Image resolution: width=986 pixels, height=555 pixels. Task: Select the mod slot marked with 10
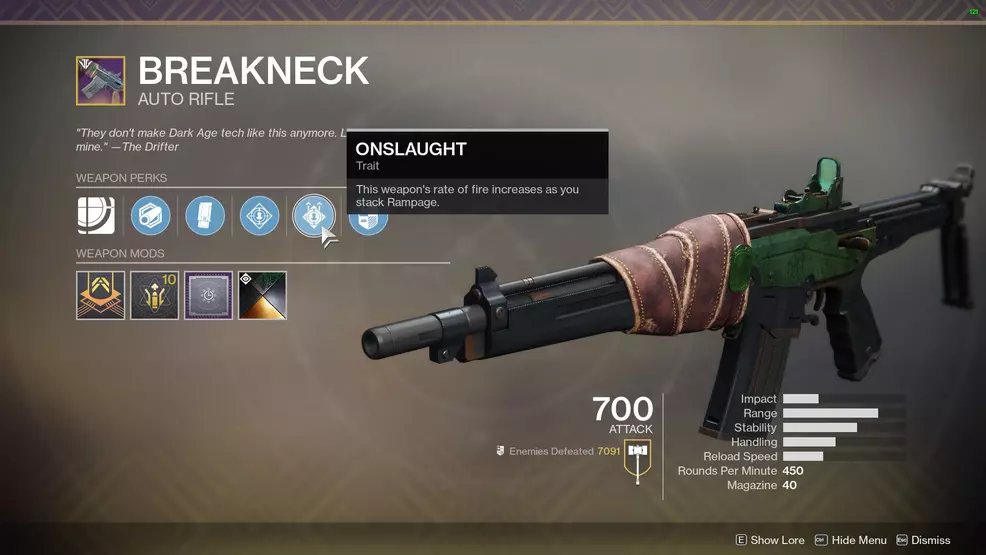(155, 295)
